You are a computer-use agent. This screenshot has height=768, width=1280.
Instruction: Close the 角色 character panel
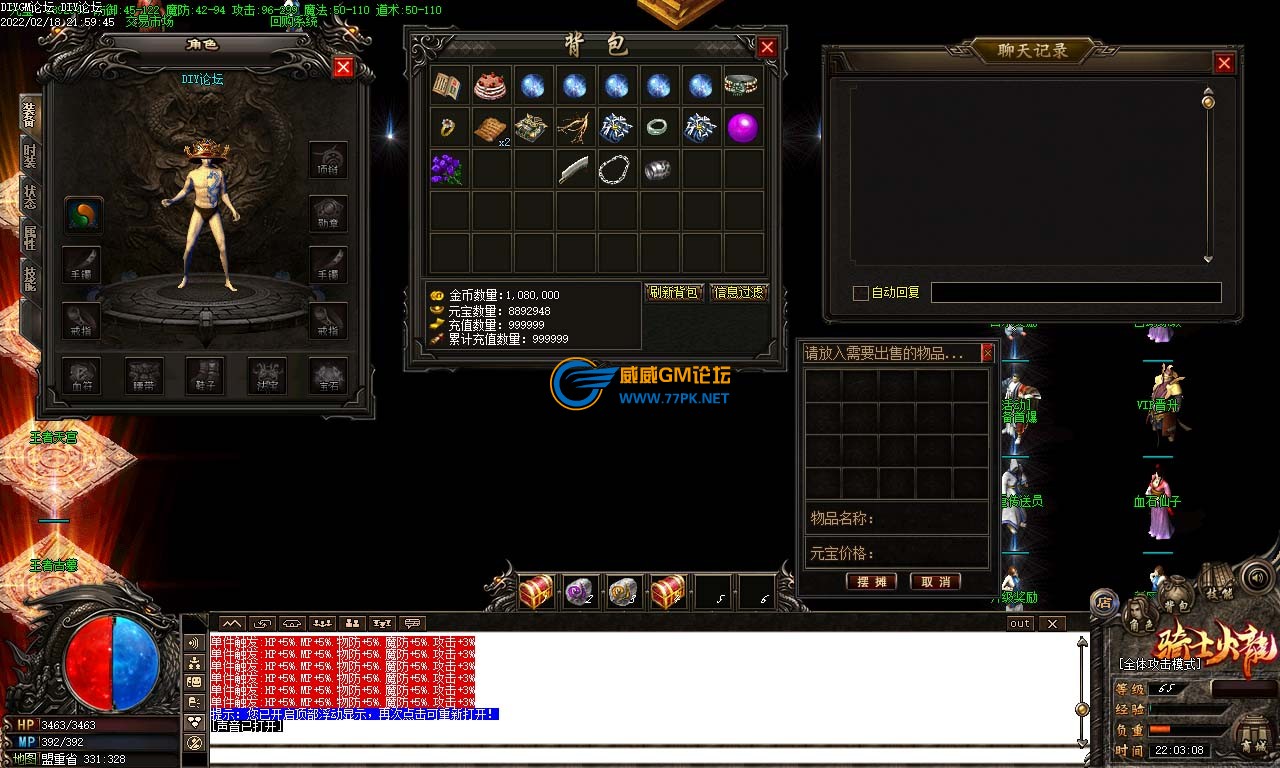(x=343, y=67)
